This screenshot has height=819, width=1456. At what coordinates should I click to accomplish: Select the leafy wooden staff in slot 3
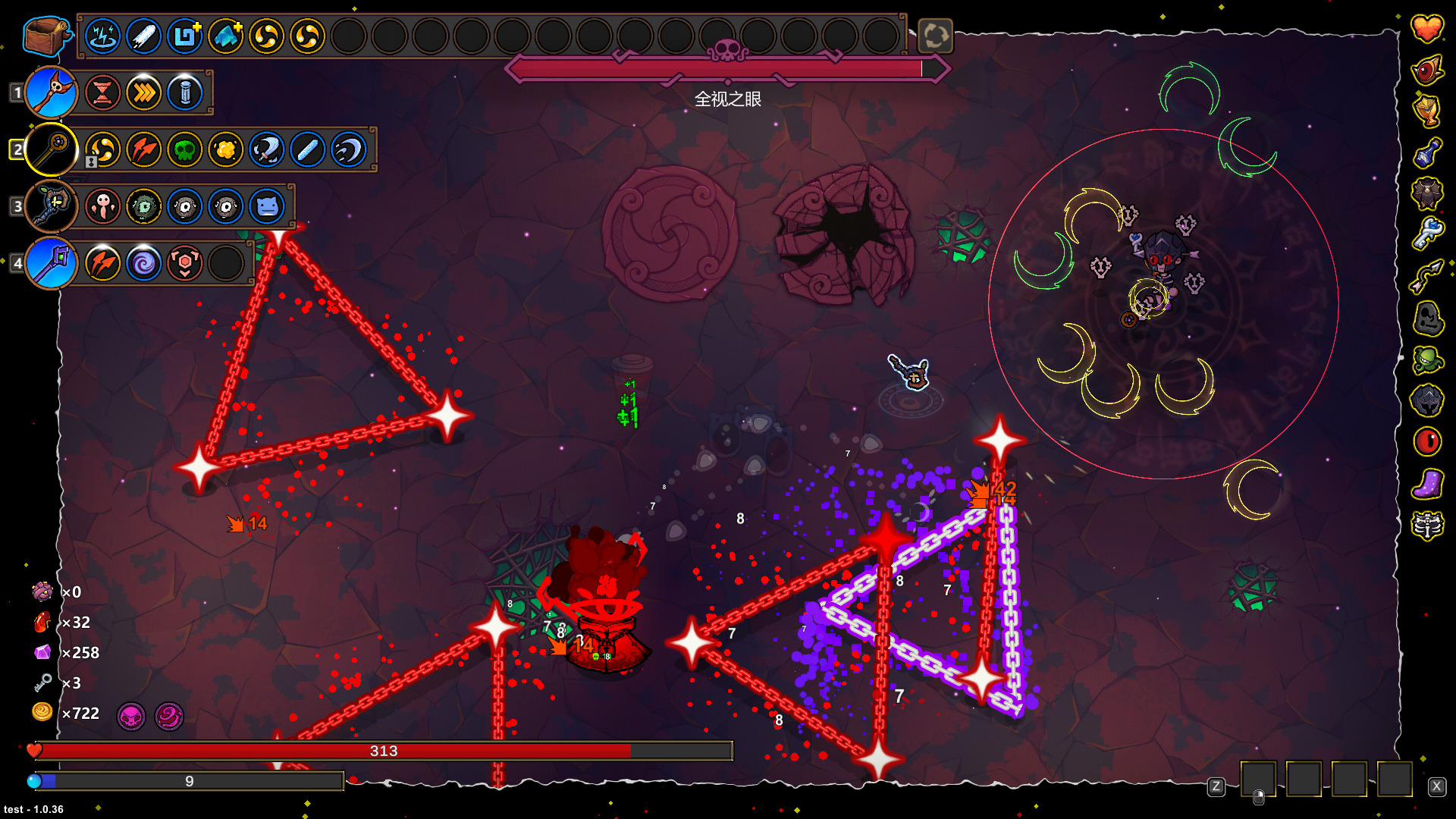52,206
